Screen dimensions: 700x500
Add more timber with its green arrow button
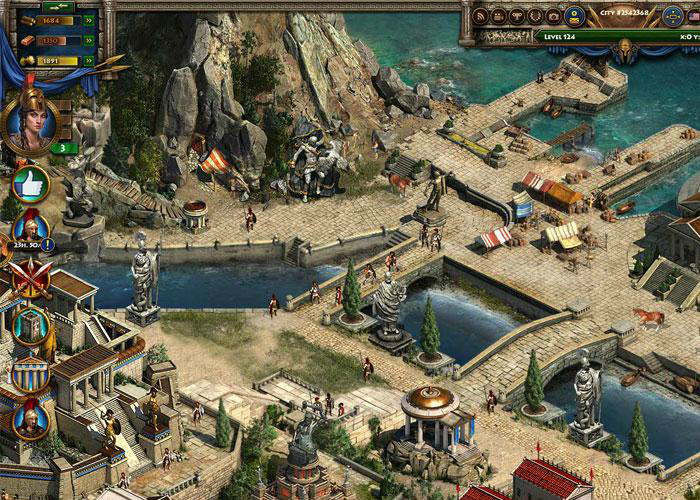90,18
